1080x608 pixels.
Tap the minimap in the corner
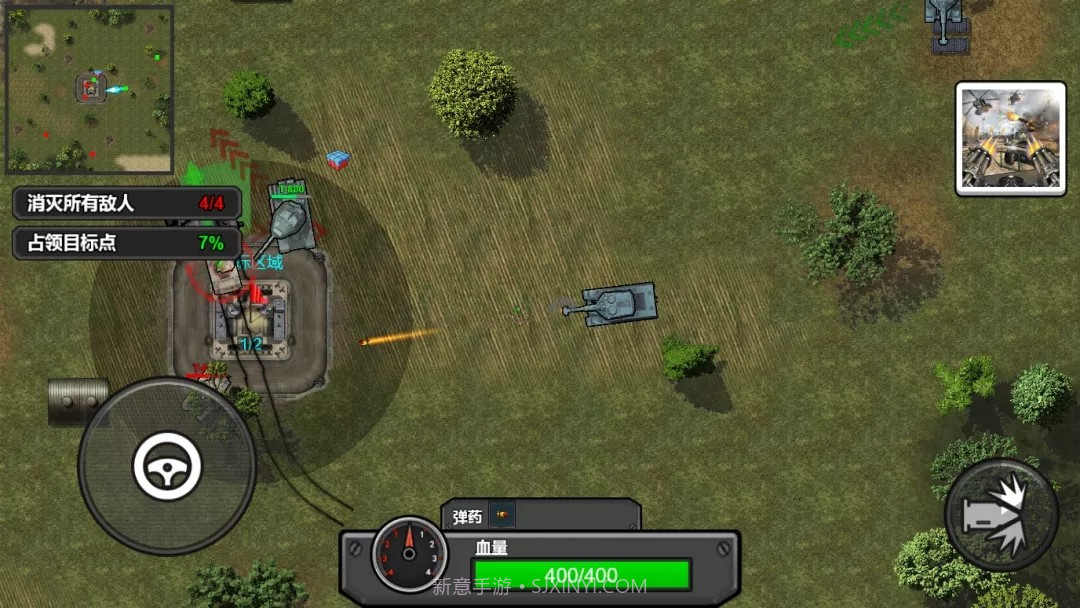click(90, 90)
